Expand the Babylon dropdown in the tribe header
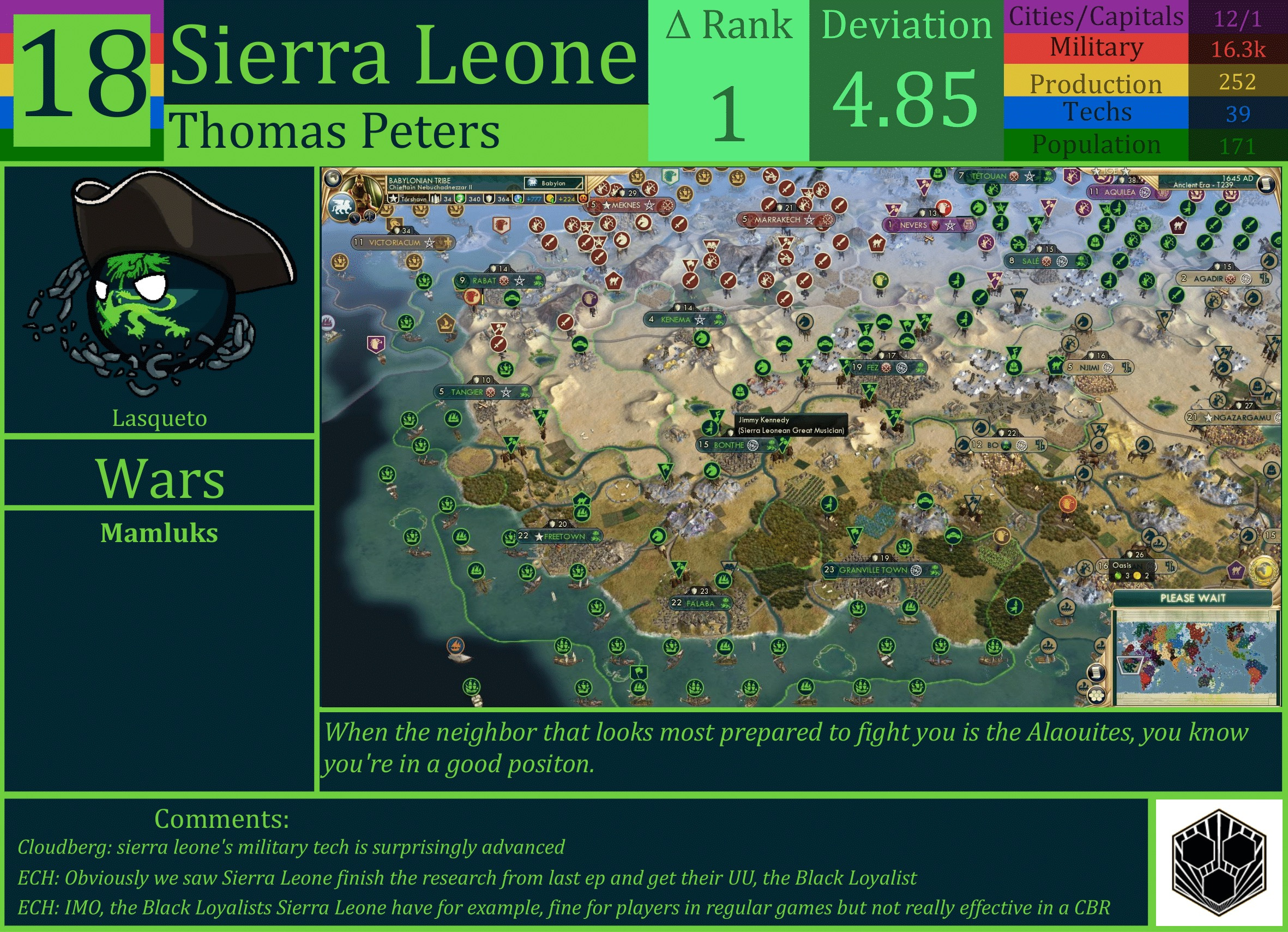The image size is (1288, 932). click(553, 183)
